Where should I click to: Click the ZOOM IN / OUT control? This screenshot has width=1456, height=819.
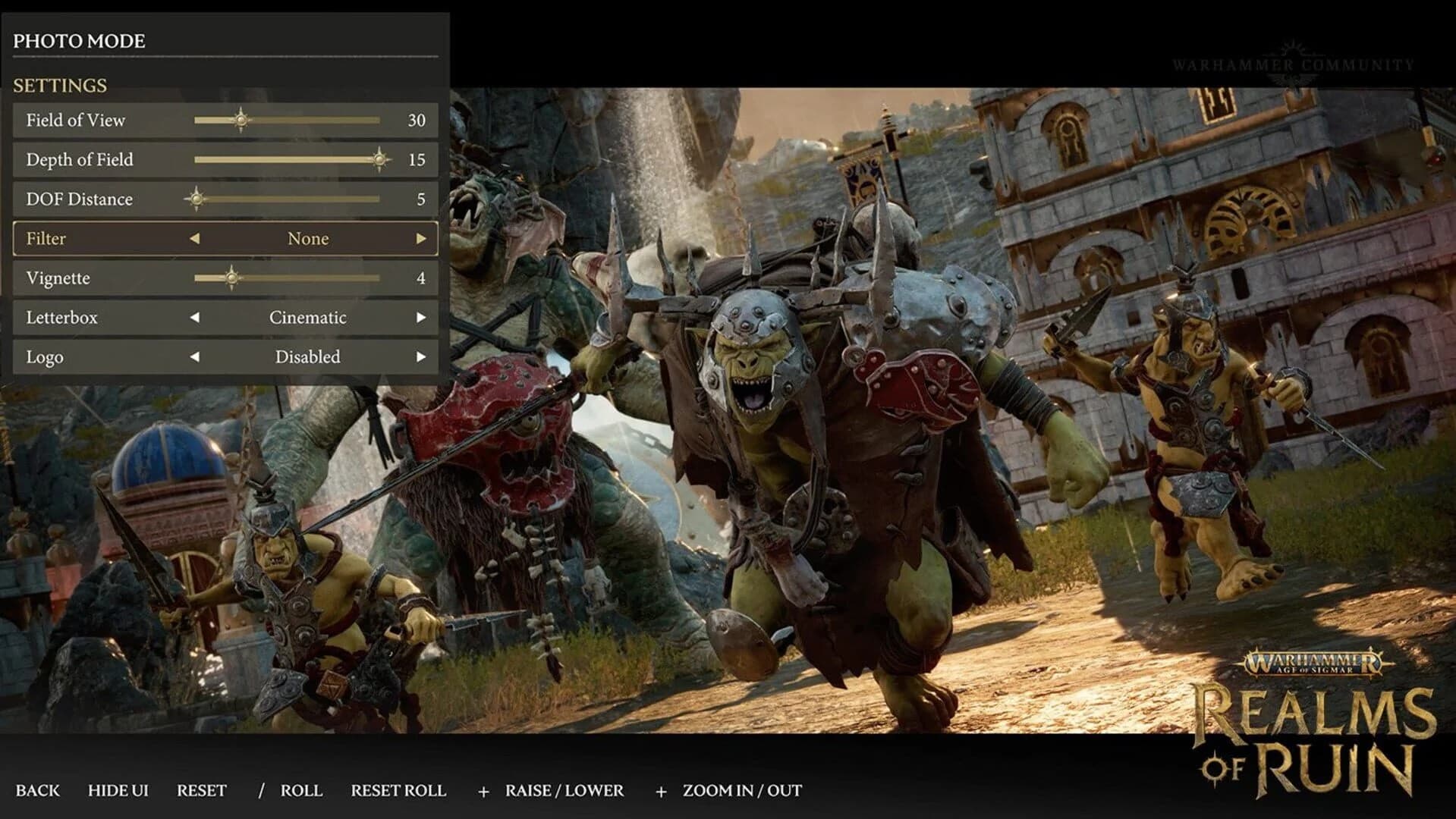click(x=741, y=790)
